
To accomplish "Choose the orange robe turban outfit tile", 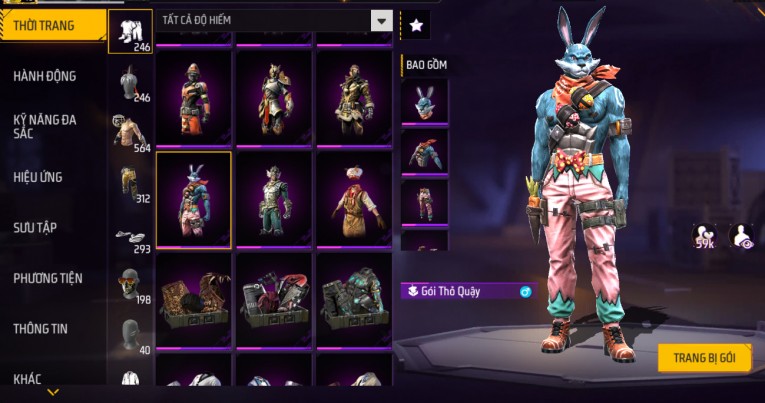I will tap(354, 199).
